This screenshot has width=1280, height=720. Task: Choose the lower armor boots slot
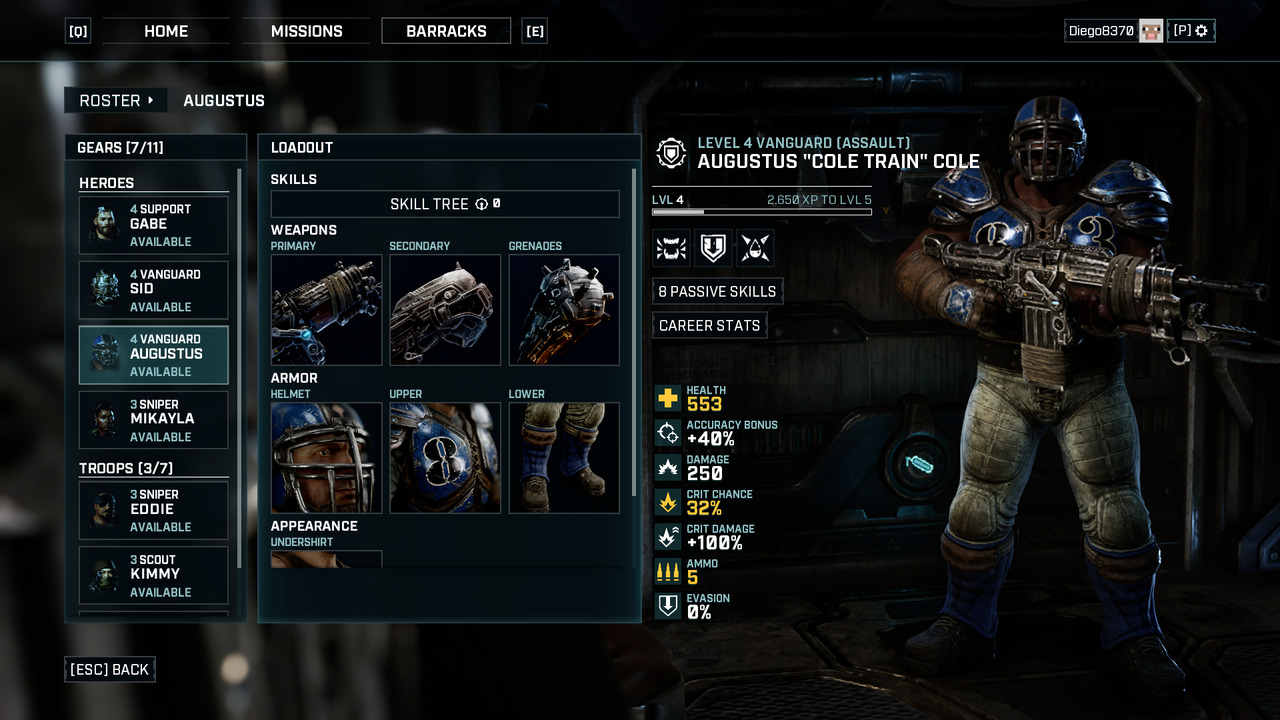click(x=564, y=458)
